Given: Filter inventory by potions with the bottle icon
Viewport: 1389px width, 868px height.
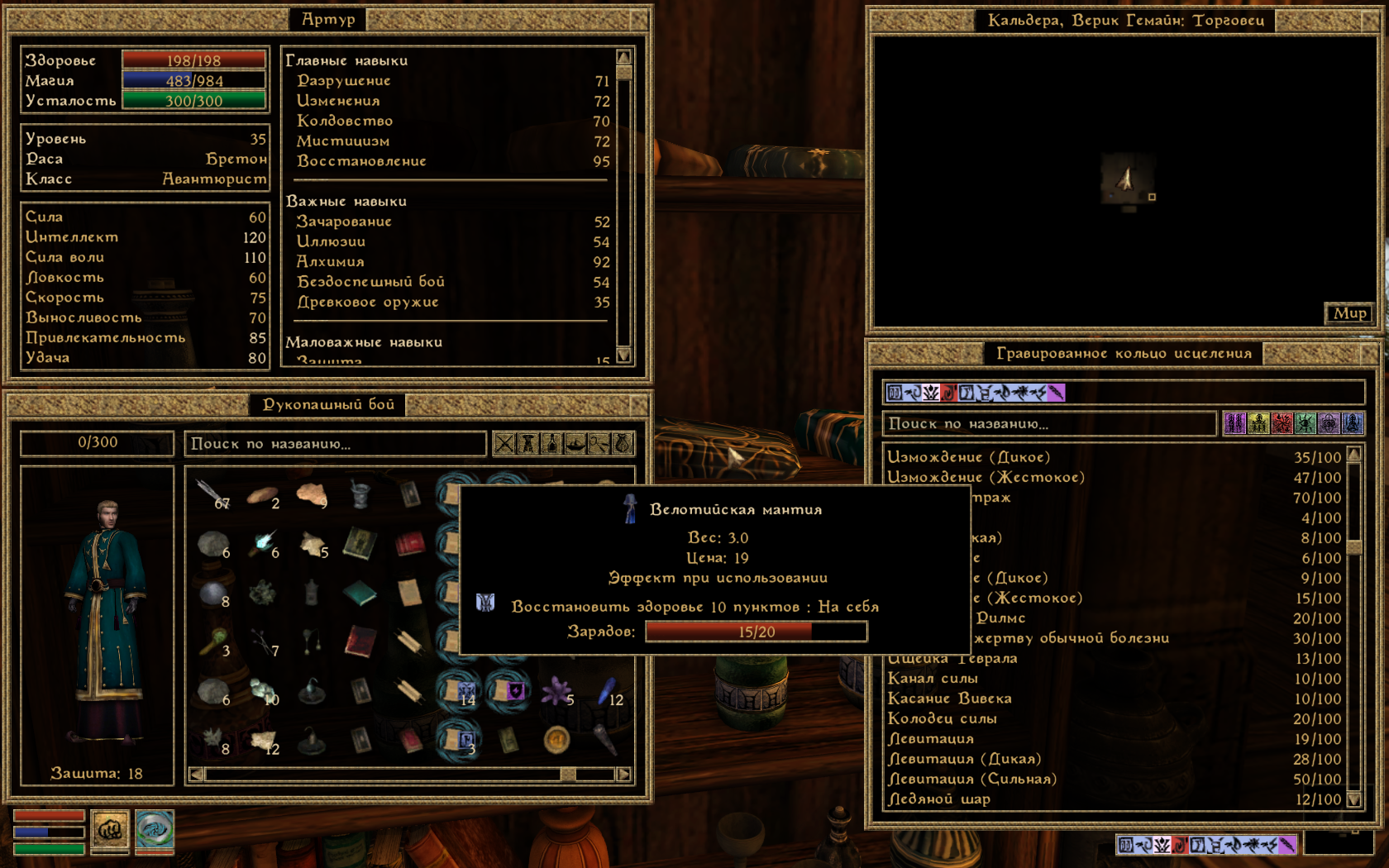Looking at the screenshot, I should click(x=551, y=444).
